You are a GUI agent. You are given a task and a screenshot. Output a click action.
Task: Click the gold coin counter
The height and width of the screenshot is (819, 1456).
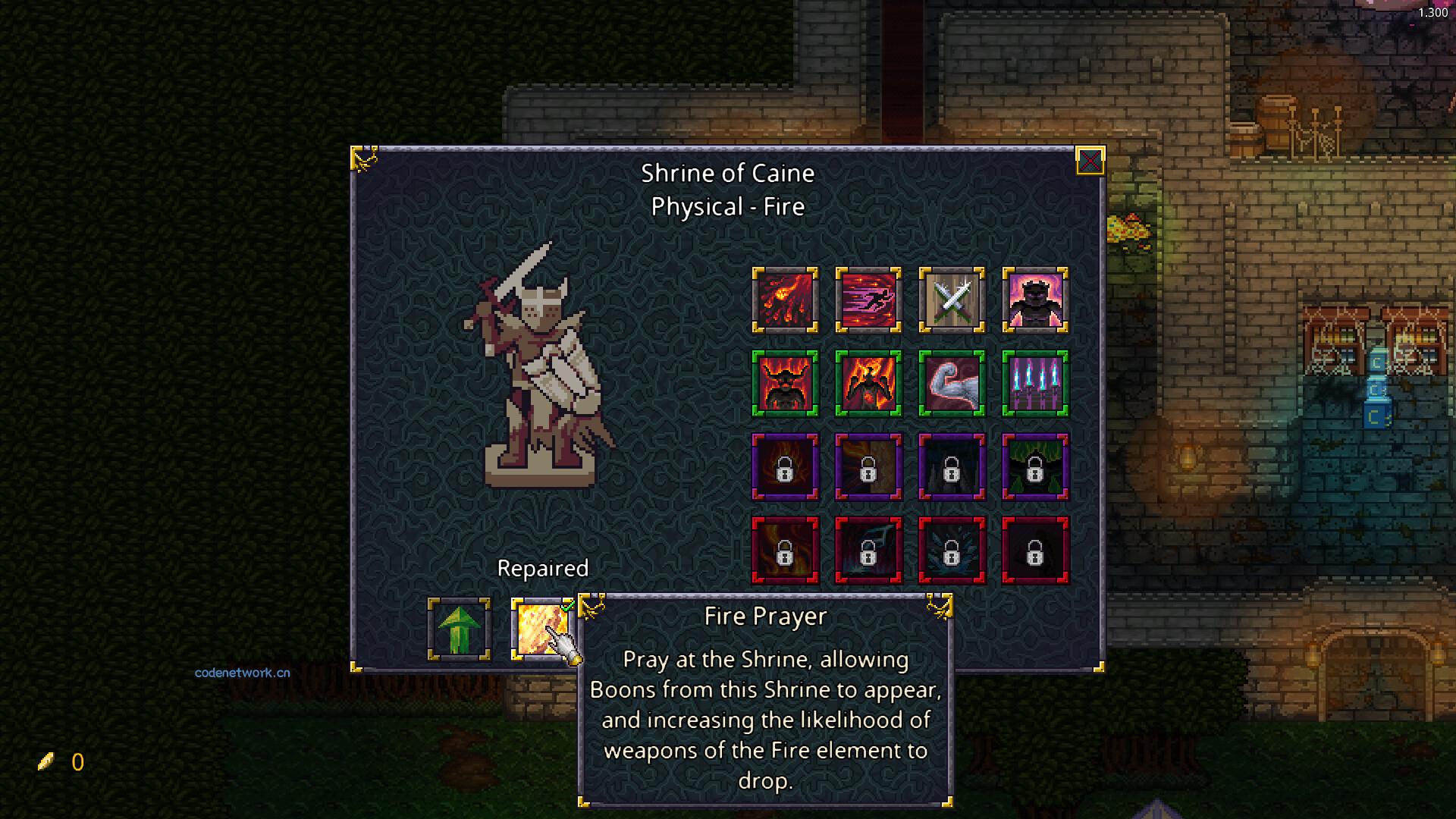[62, 763]
